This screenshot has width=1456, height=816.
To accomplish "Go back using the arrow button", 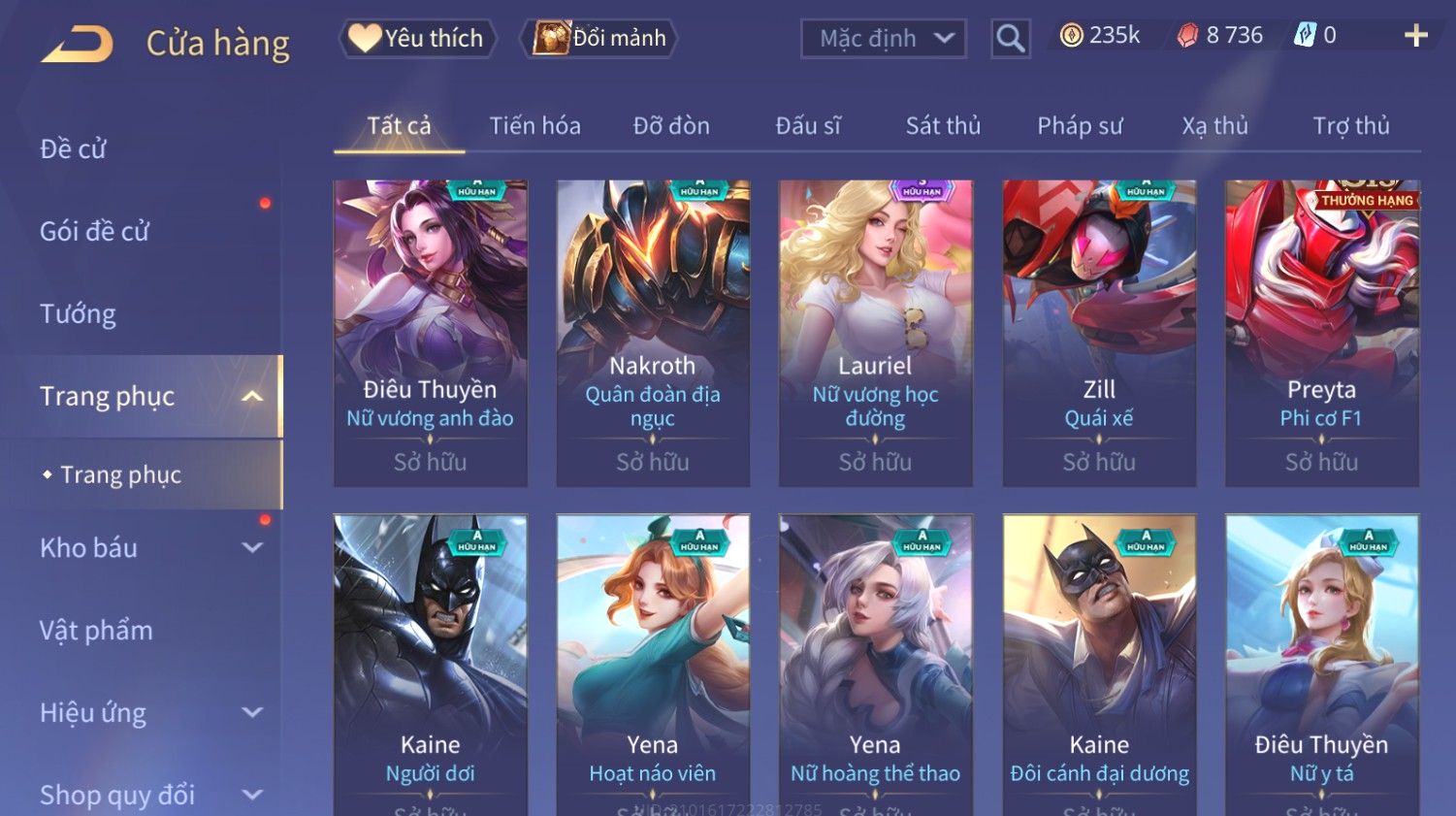I will pyautogui.click(x=77, y=44).
